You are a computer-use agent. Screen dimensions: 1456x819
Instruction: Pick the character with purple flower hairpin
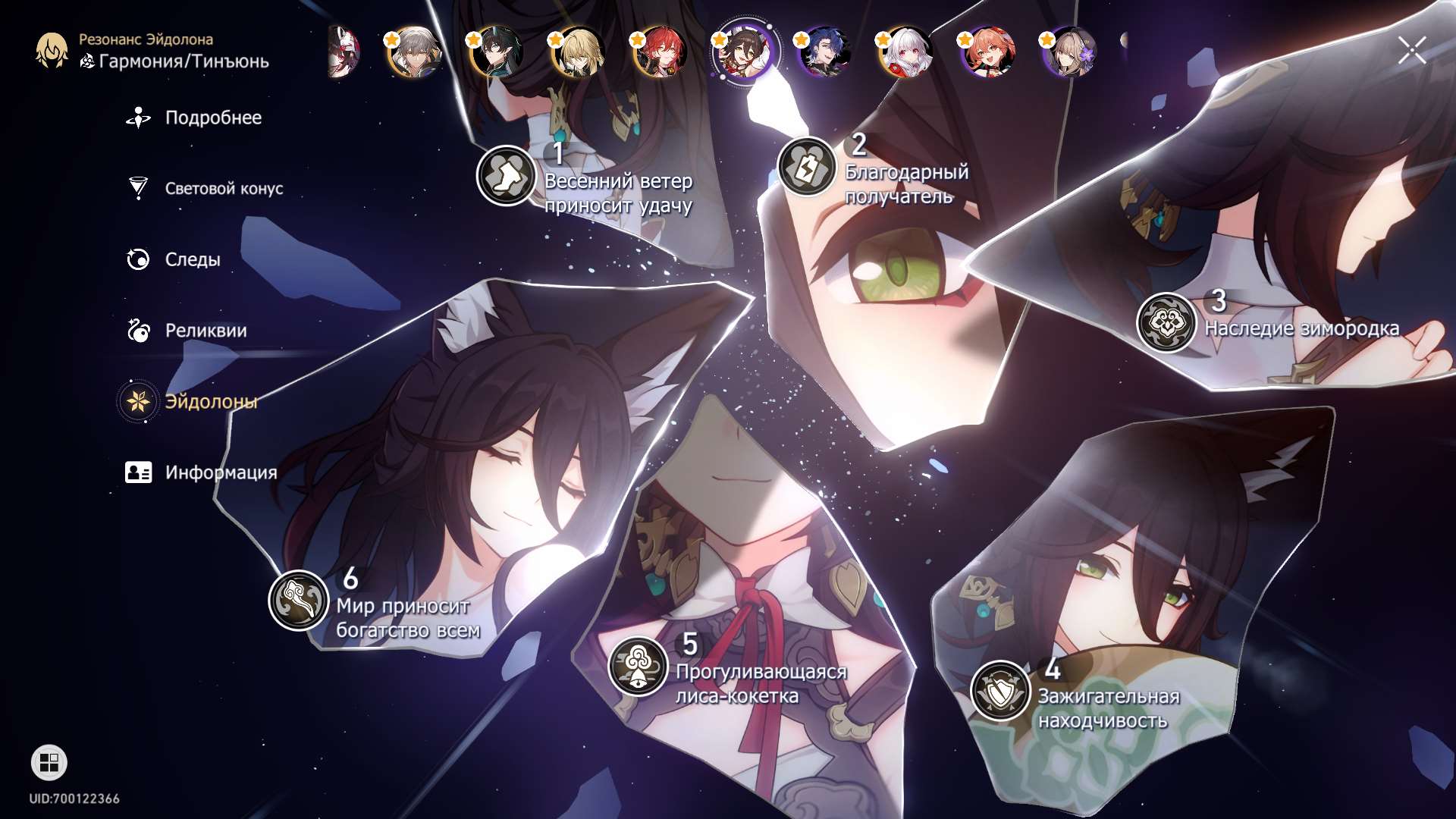[1069, 52]
